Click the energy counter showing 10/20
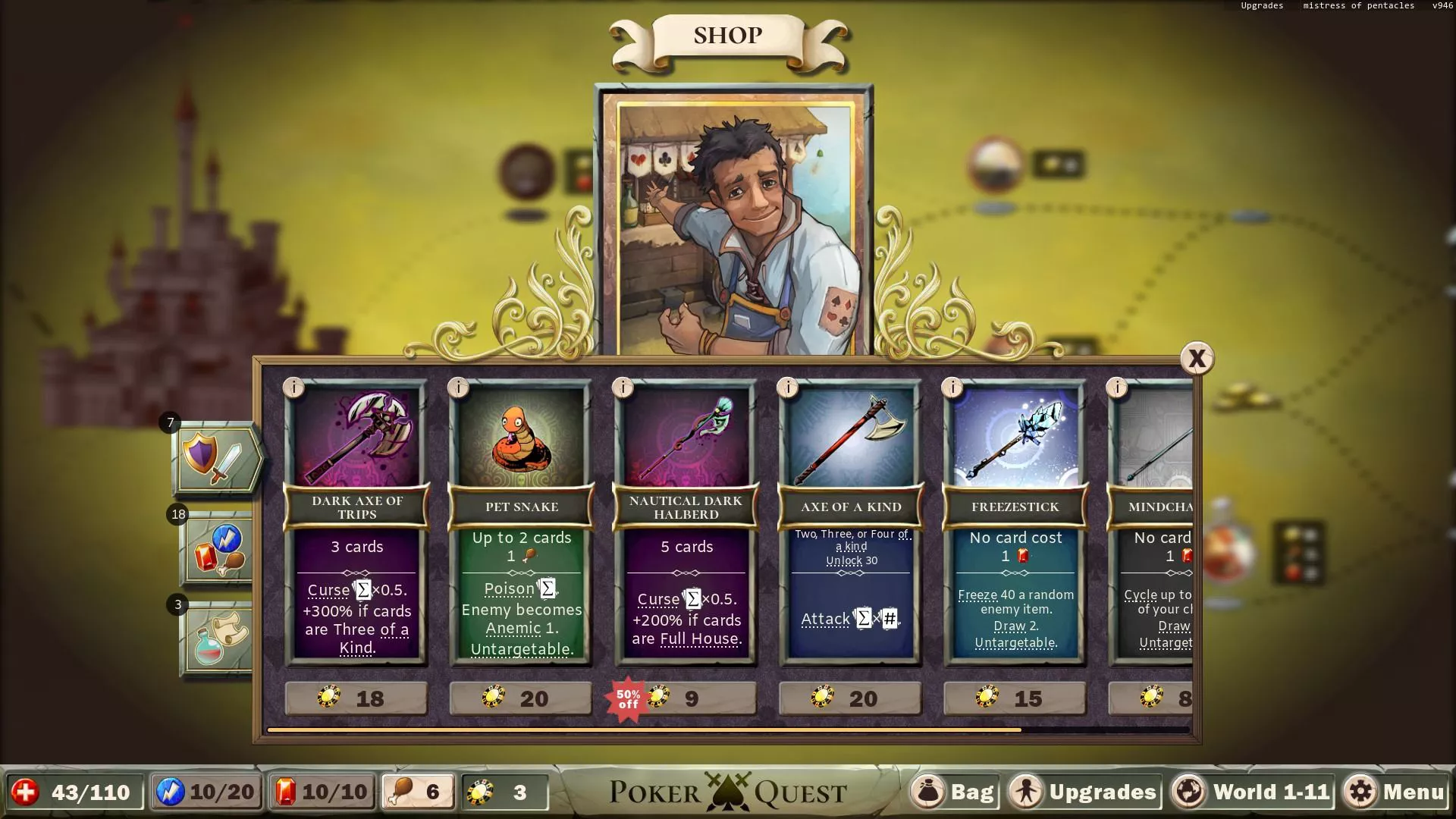The height and width of the screenshot is (819, 1456). click(x=206, y=792)
